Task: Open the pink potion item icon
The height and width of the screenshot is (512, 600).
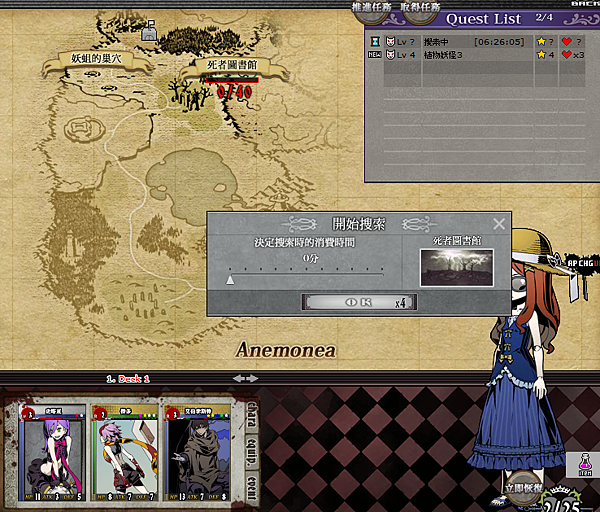Action: coord(585,464)
